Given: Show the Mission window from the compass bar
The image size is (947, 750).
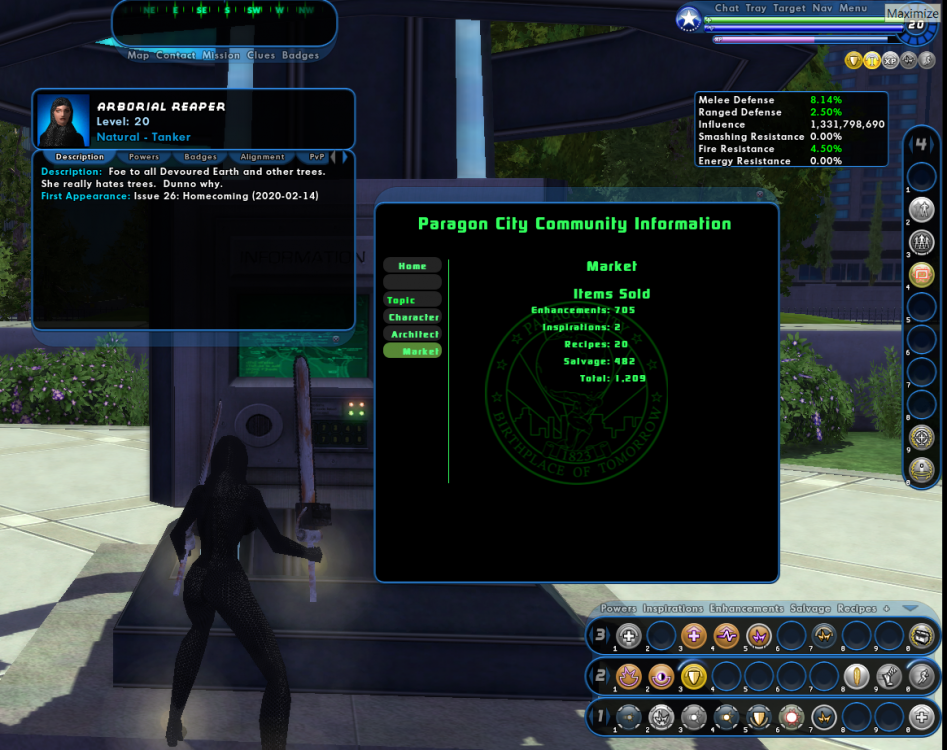Looking at the screenshot, I should coord(221,56).
